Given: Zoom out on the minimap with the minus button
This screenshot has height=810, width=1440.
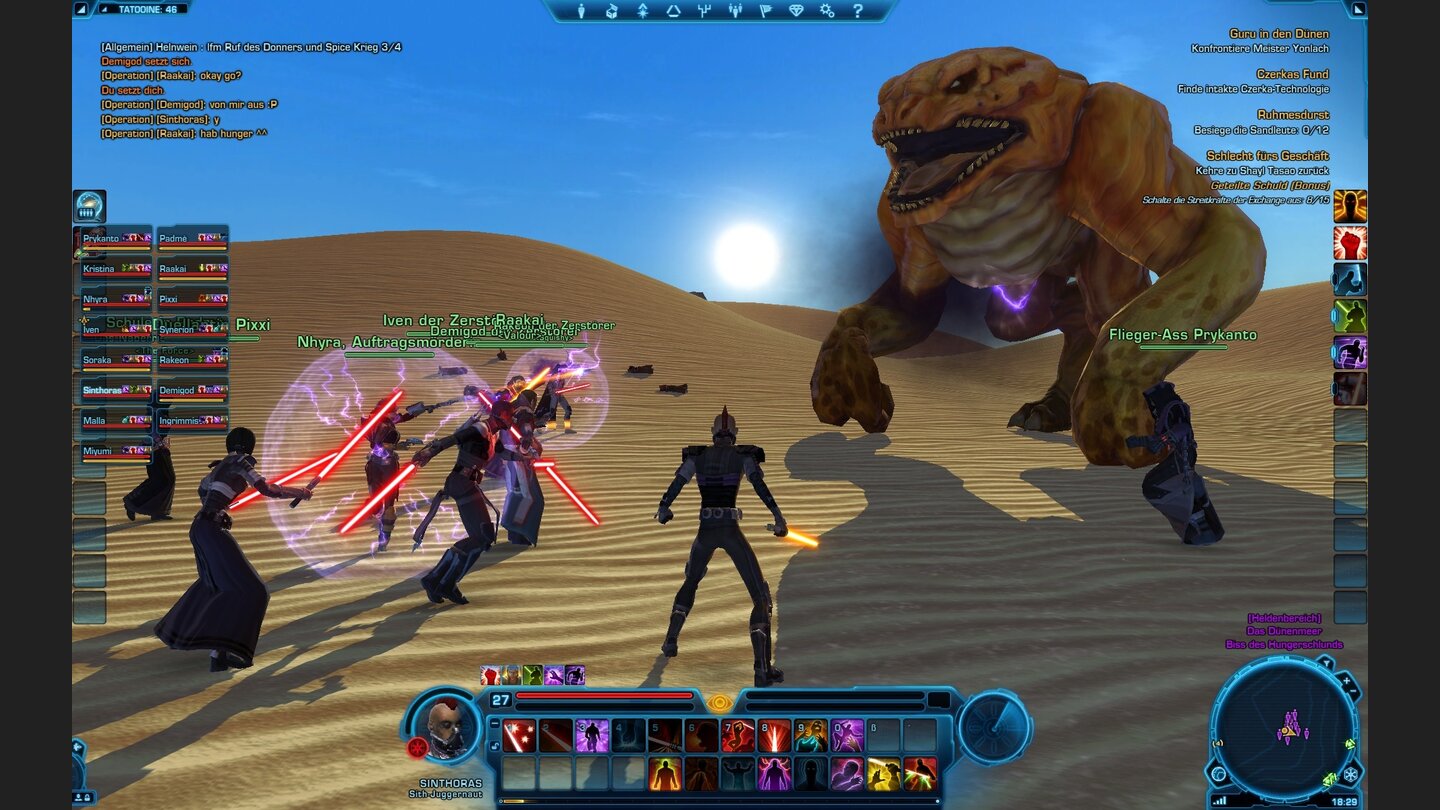Looking at the screenshot, I should pyautogui.click(x=1352, y=690).
